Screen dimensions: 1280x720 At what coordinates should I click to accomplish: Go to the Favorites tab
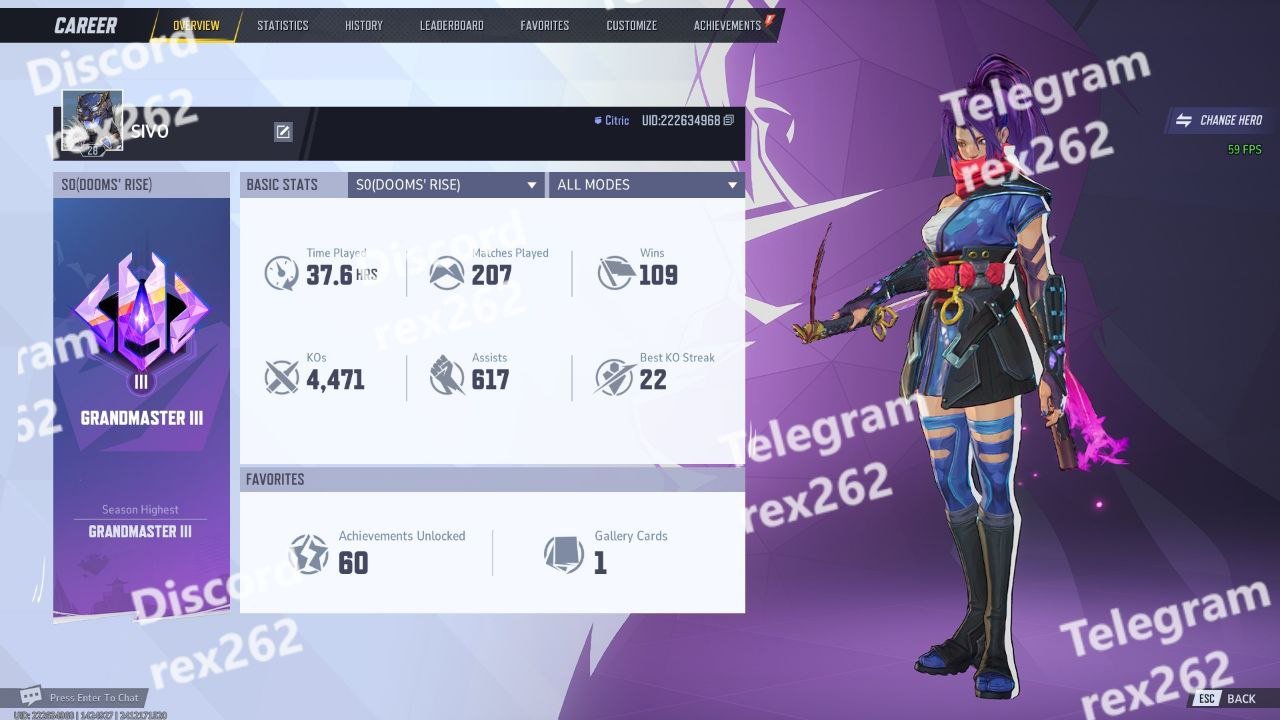[544, 25]
